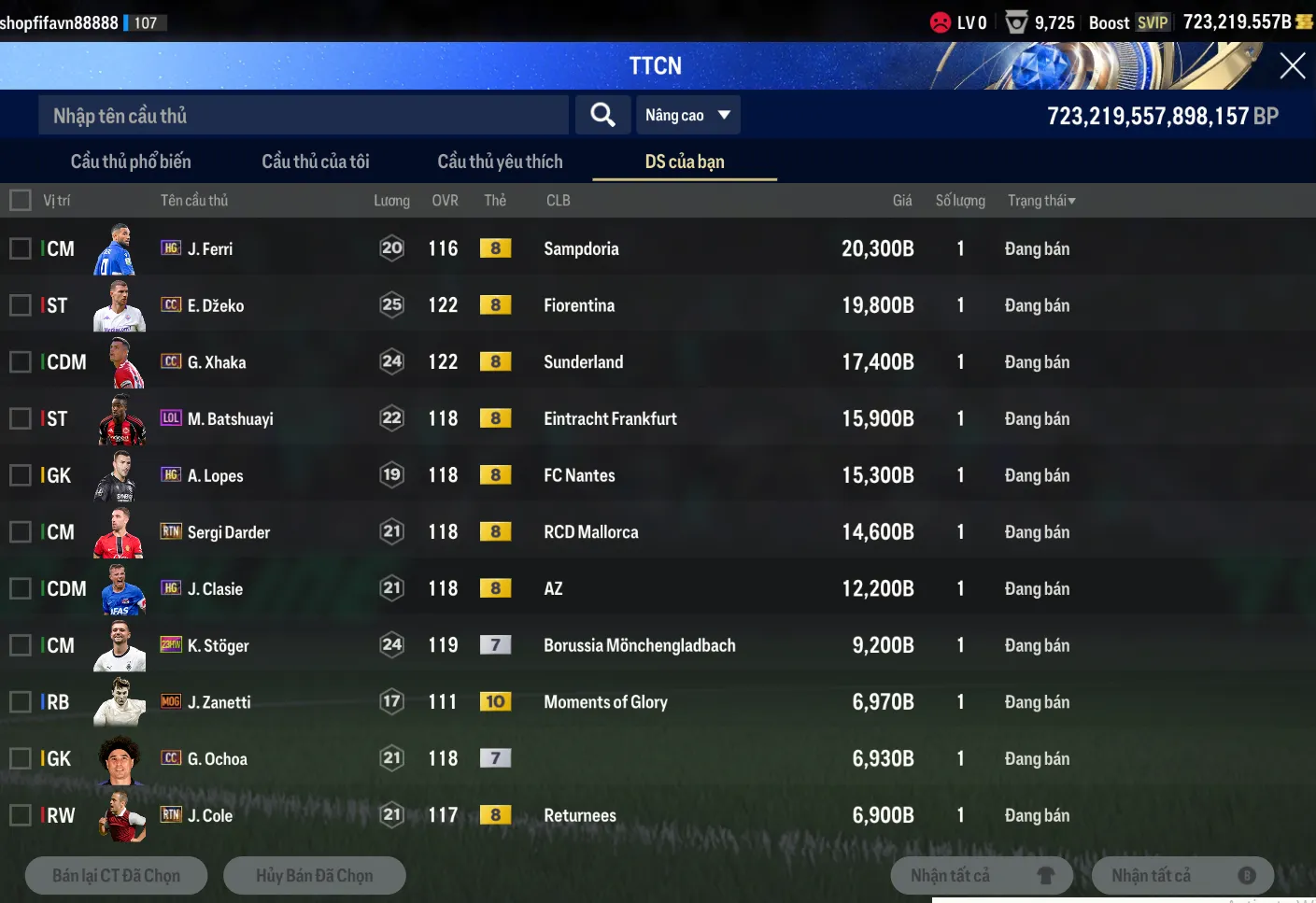The image size is (1316, 903).
Task: Toggle the select-all checkbox in header
Action: click(20, 200)
